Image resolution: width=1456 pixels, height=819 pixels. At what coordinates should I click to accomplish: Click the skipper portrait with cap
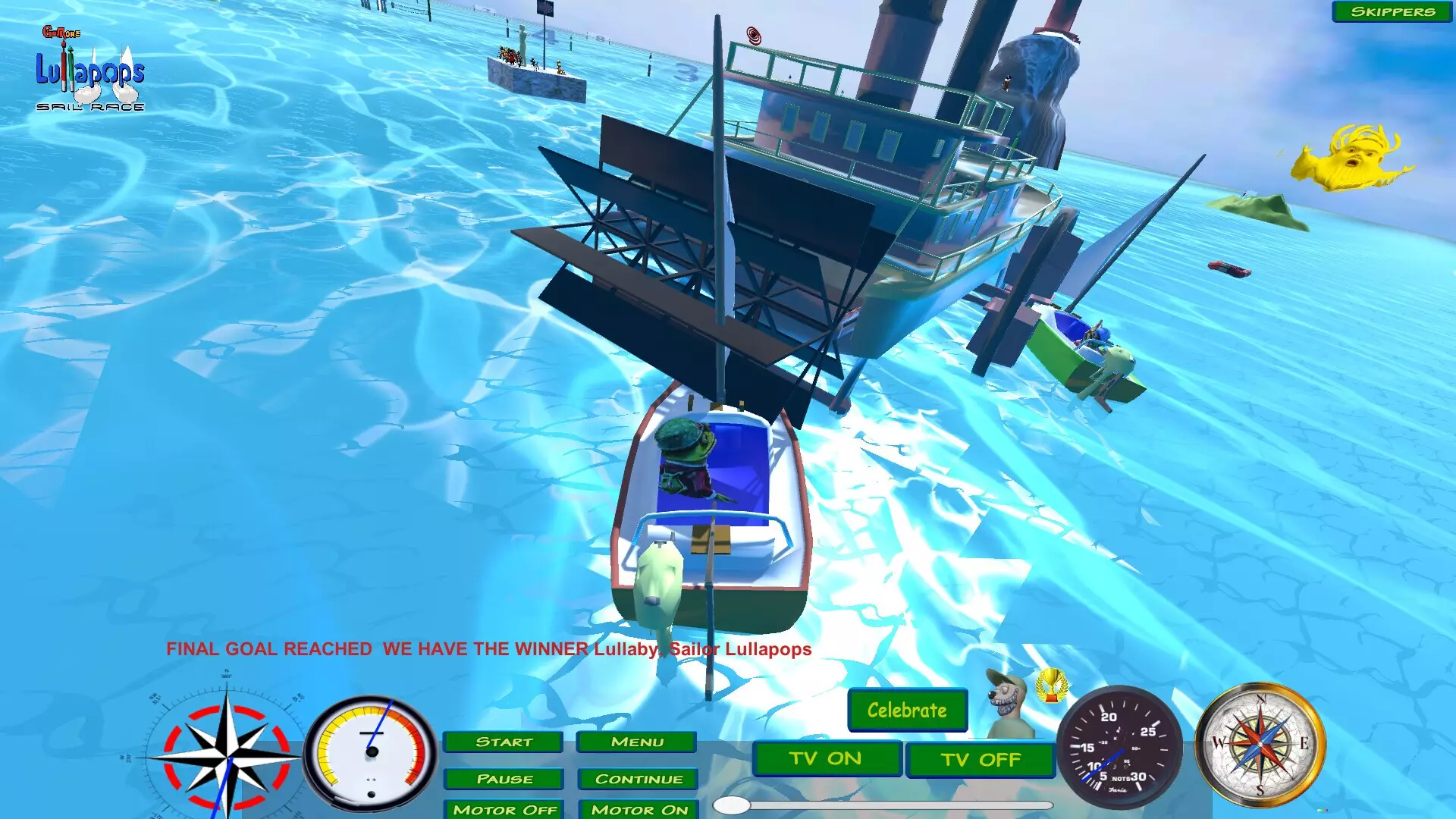(1010, 702)
